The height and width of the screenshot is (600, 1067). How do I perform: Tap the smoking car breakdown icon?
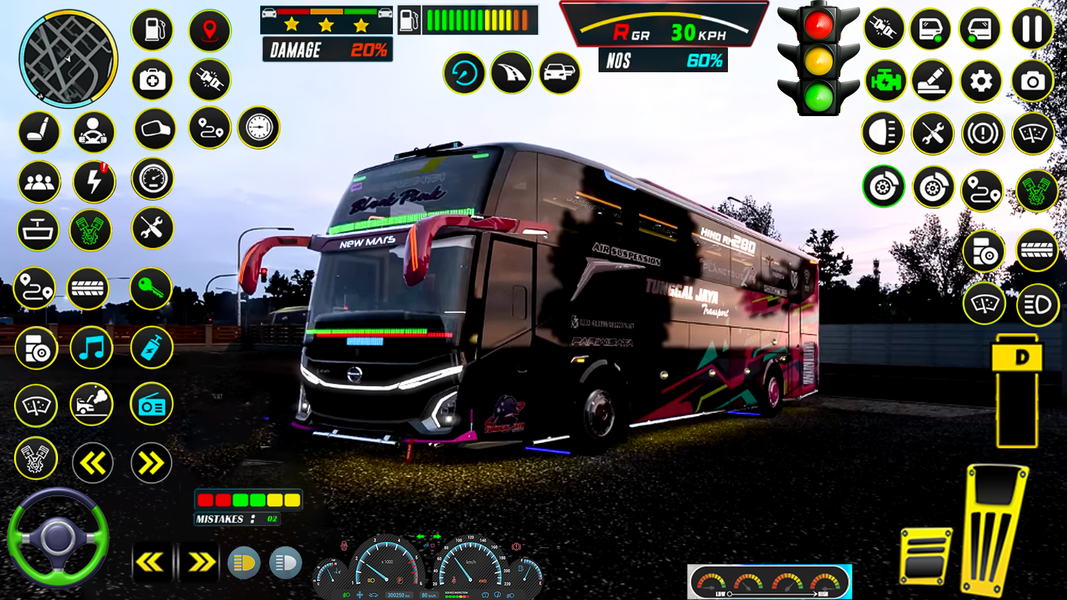(x=92, y=404)
